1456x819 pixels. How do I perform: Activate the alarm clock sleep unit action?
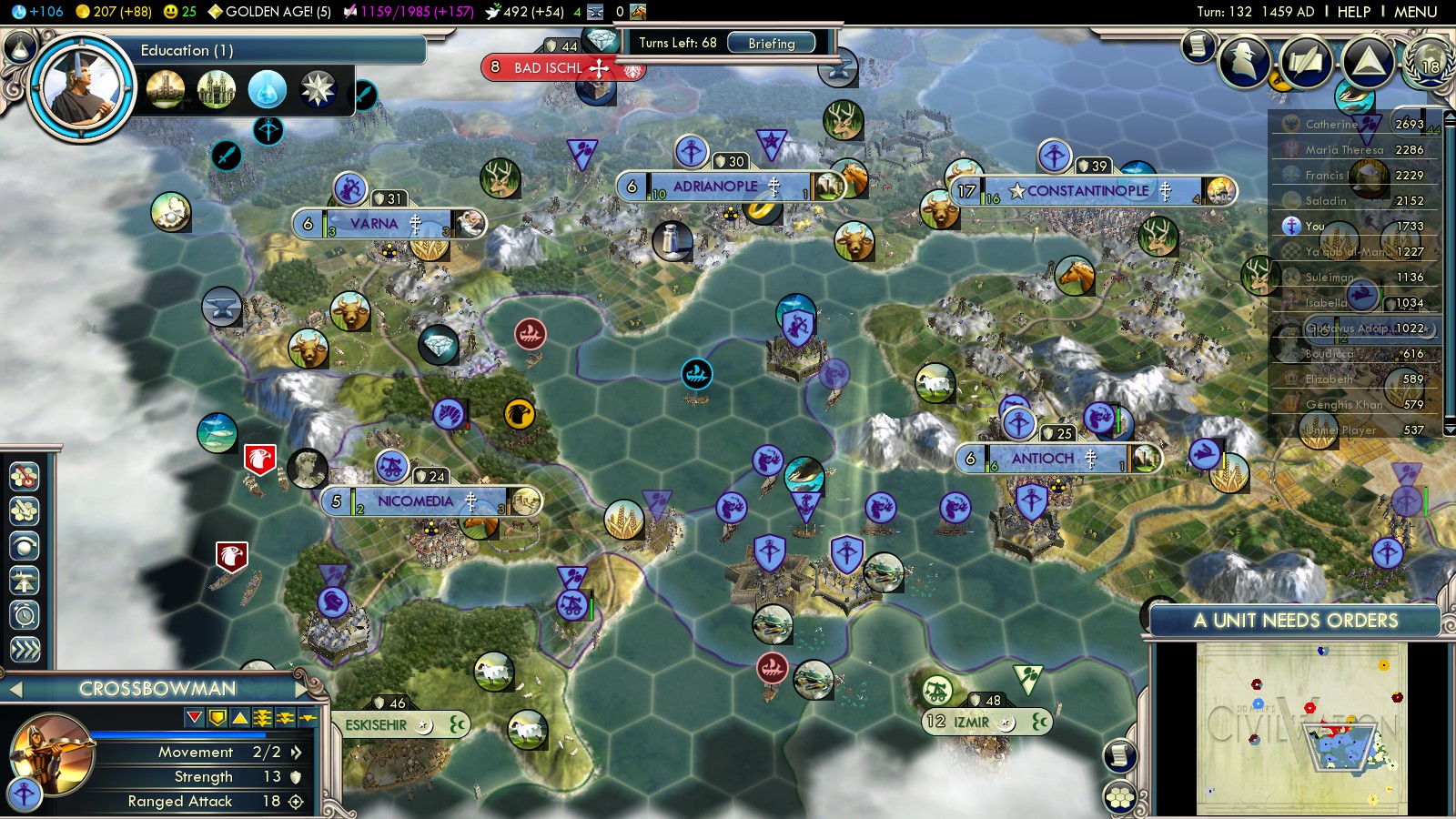point(25,615)
